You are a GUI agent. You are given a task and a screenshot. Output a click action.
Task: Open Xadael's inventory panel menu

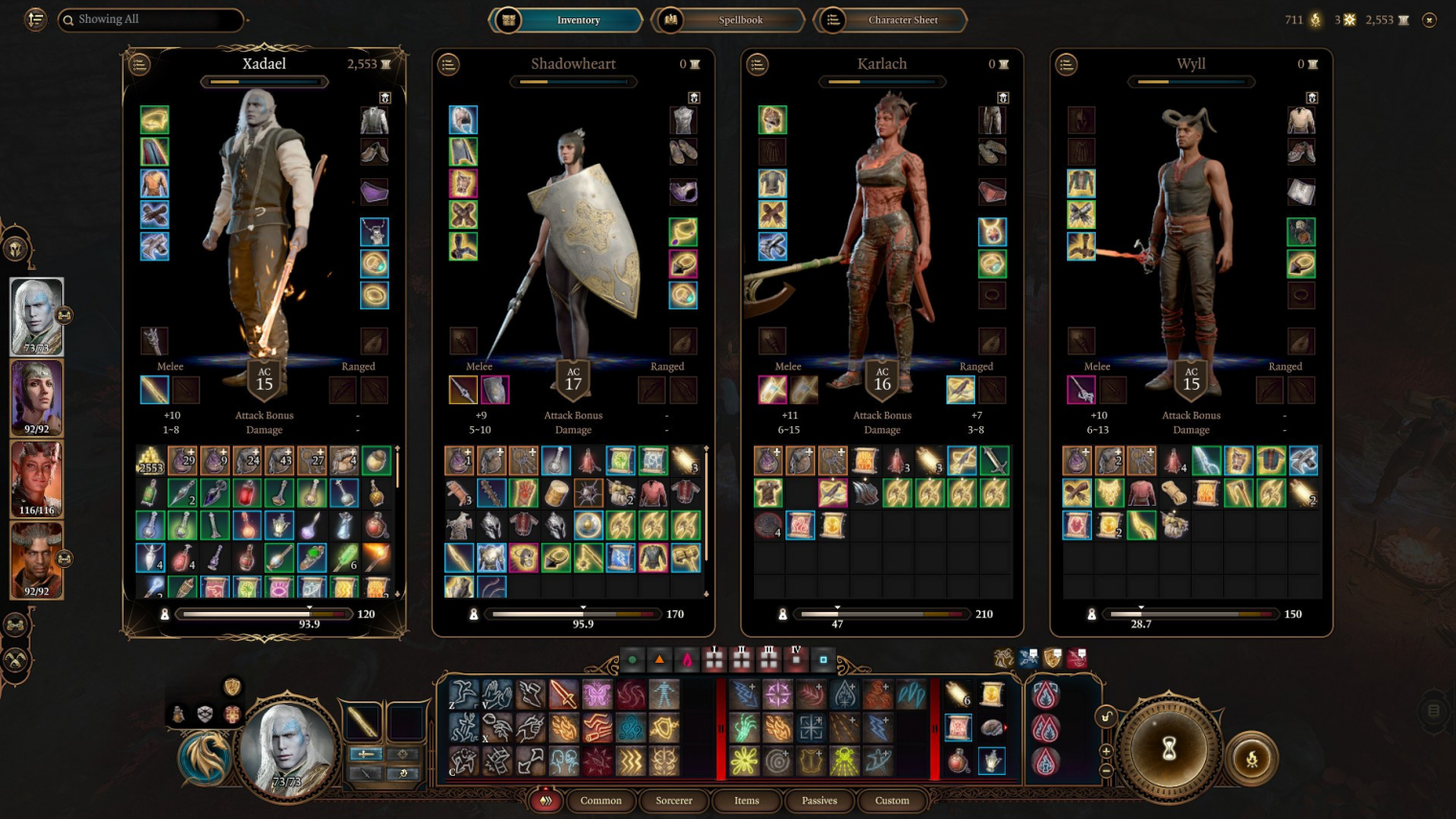point(140,64)
